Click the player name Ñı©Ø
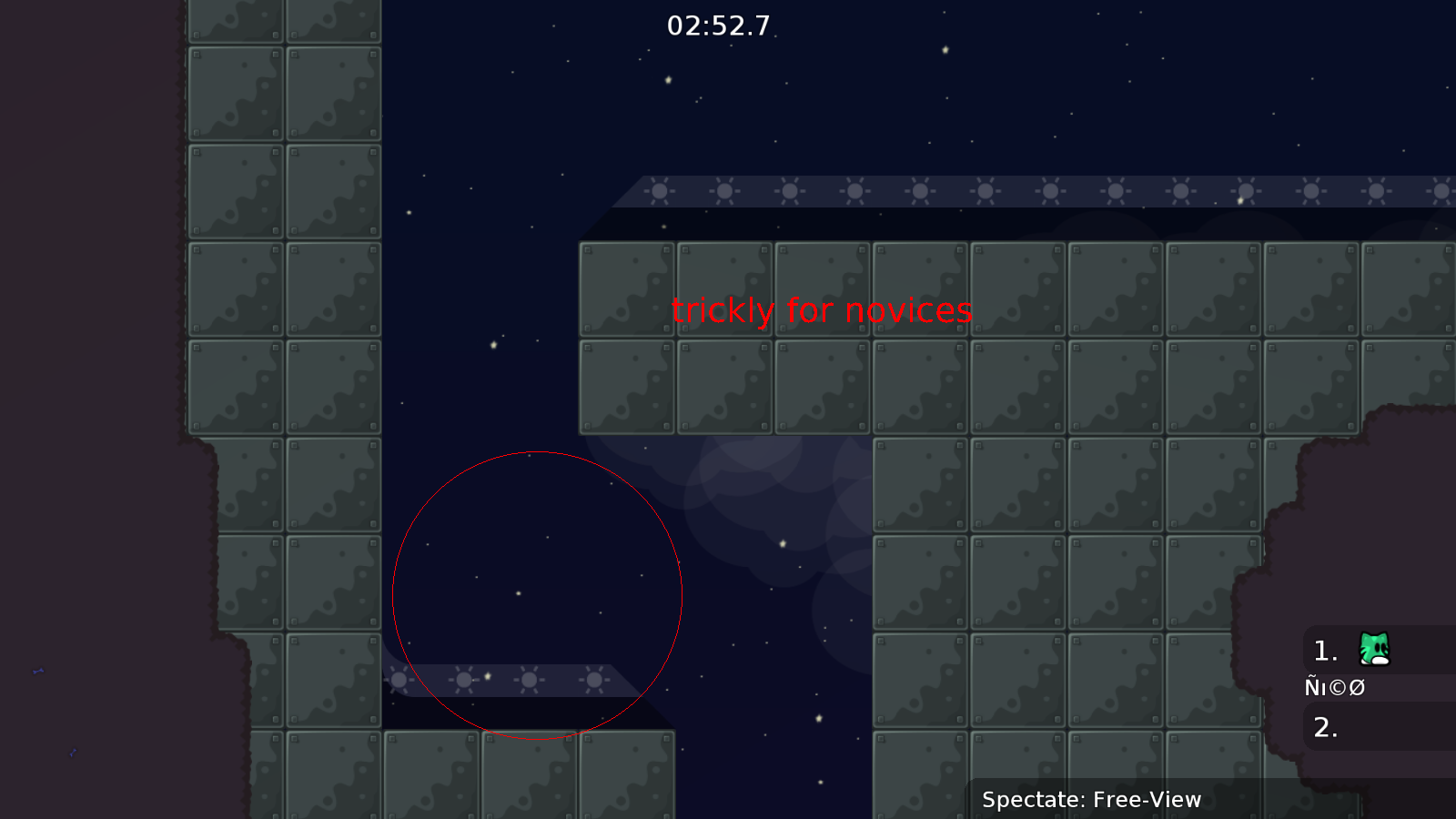Viewport: 1456px width, 819px height. (x=1335, y=687)
